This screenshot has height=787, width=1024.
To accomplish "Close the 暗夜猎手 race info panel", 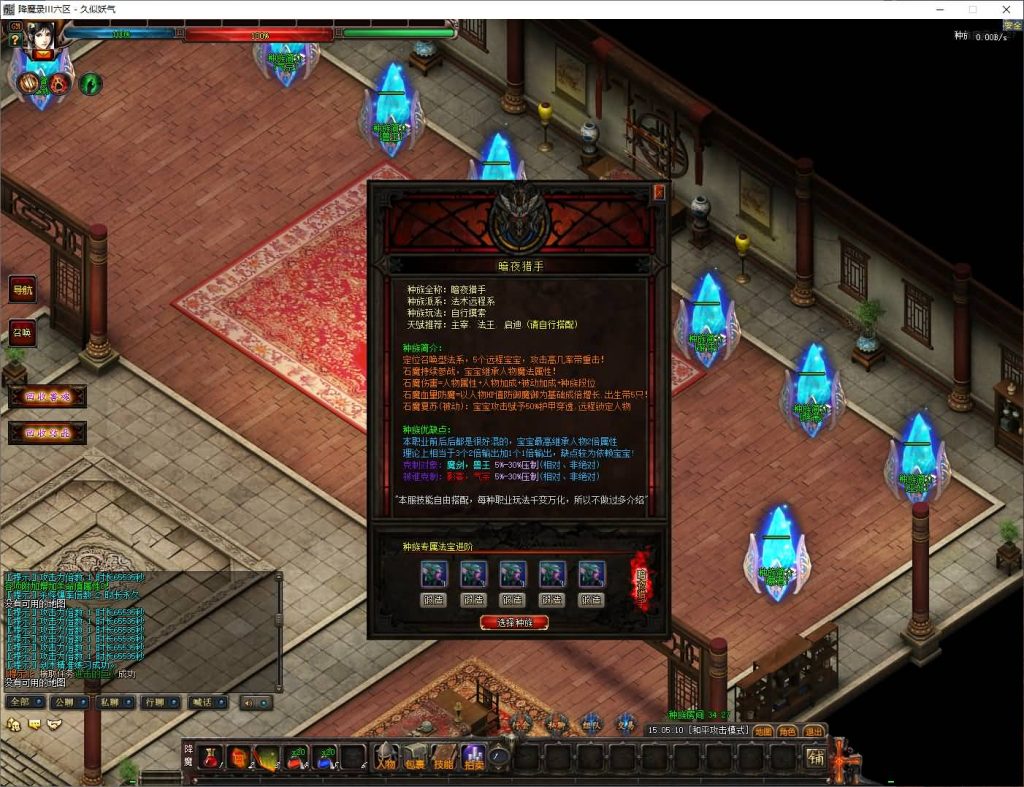I will 659,193.
